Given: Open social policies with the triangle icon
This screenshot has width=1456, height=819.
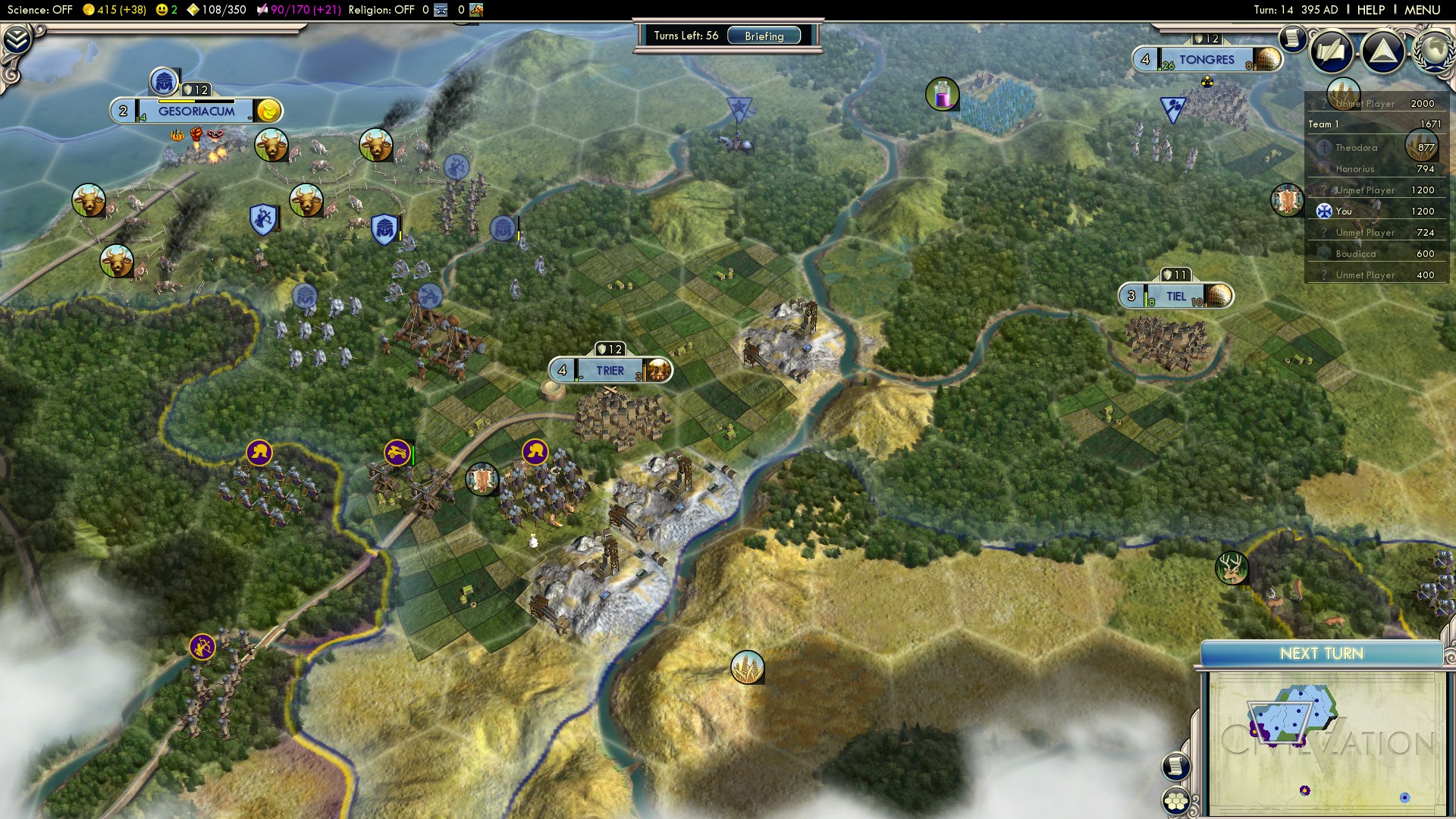Looking at the screenshot, I should pyautogui.click(x=1382, y=52).
